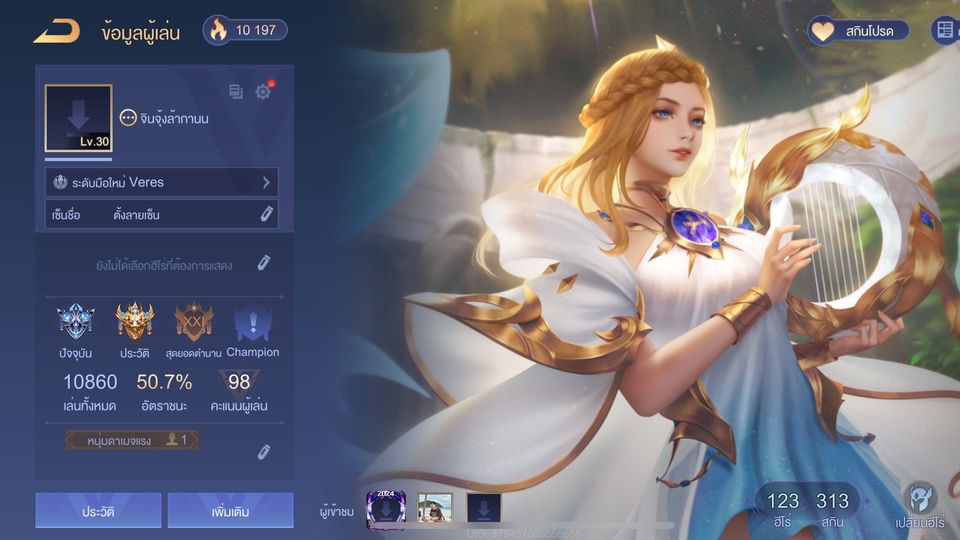
Task: View the Champion badge
Action: coord(252,323)
